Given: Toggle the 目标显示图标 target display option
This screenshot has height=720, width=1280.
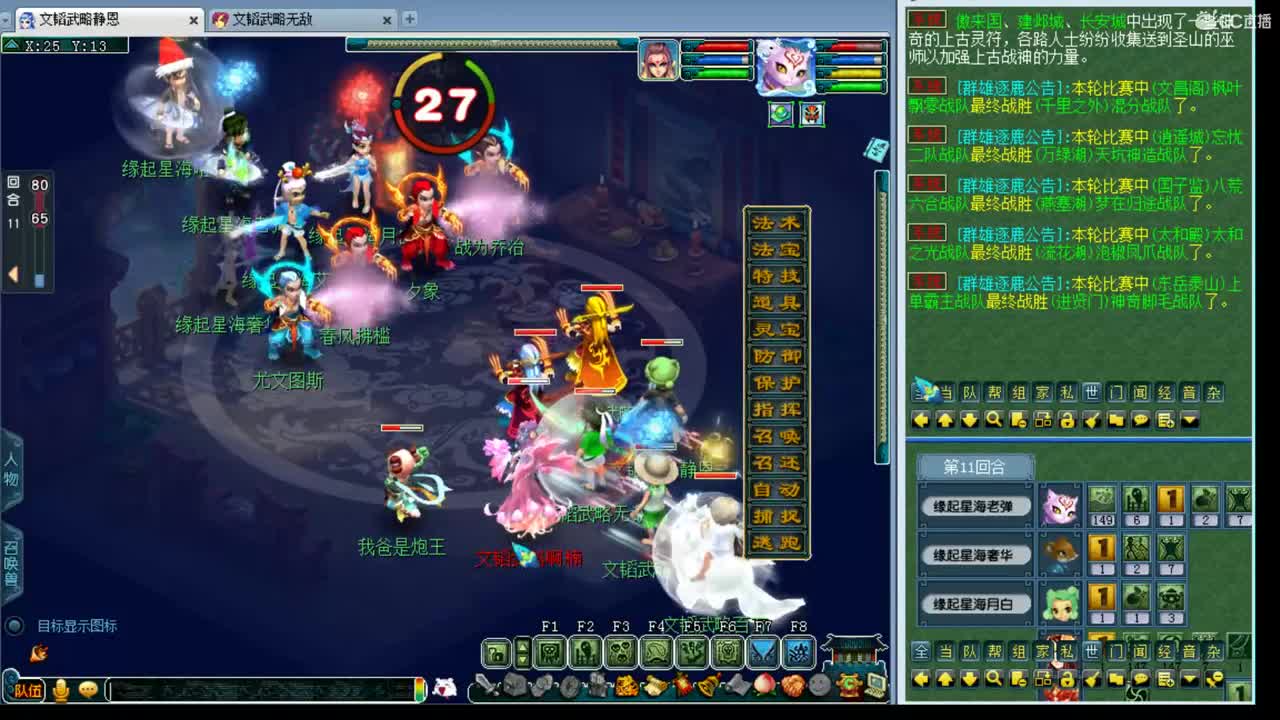Looking at the screenshot, I should (14, 626).
